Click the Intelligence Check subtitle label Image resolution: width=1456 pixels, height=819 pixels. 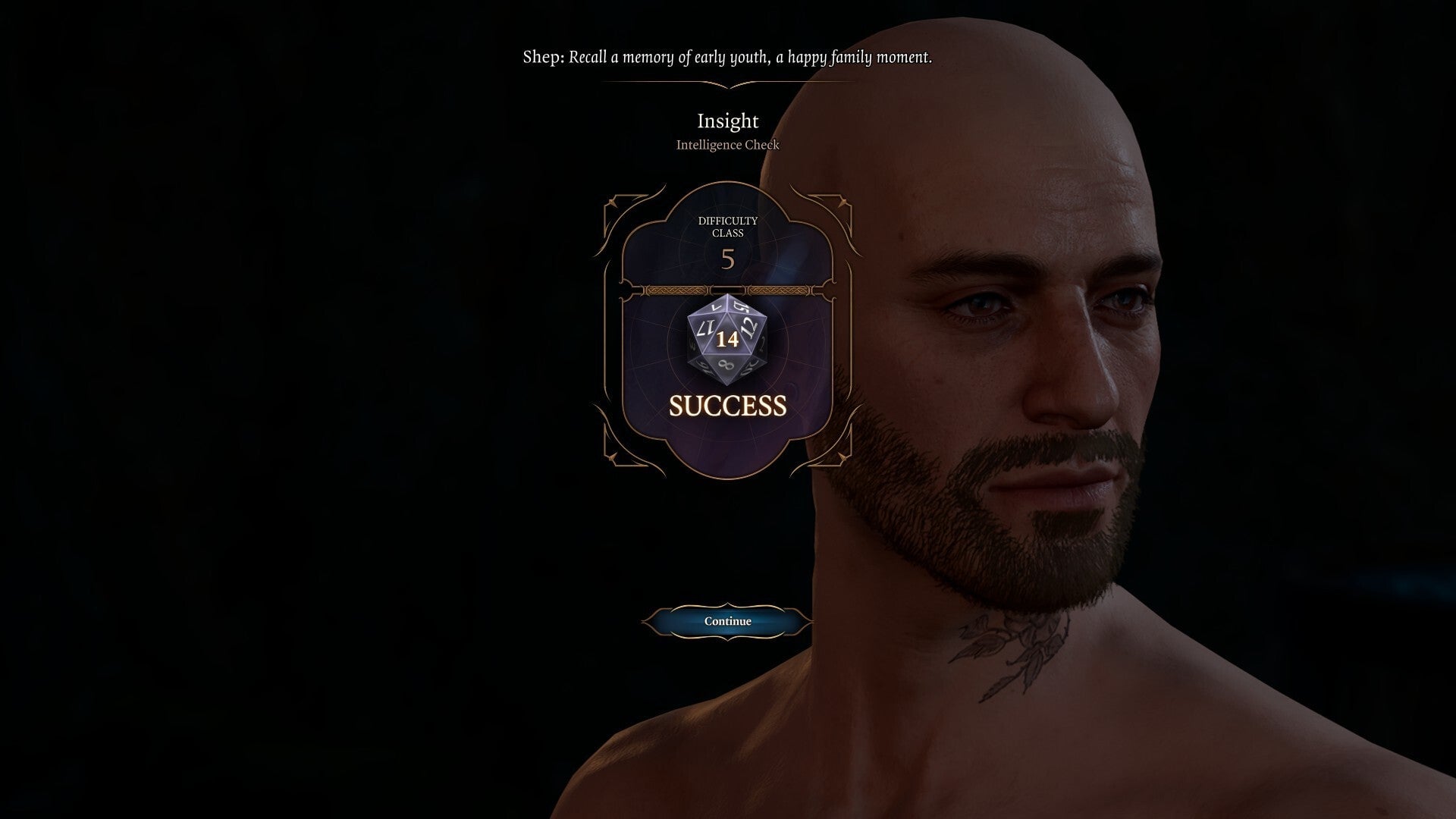(727, 145)
